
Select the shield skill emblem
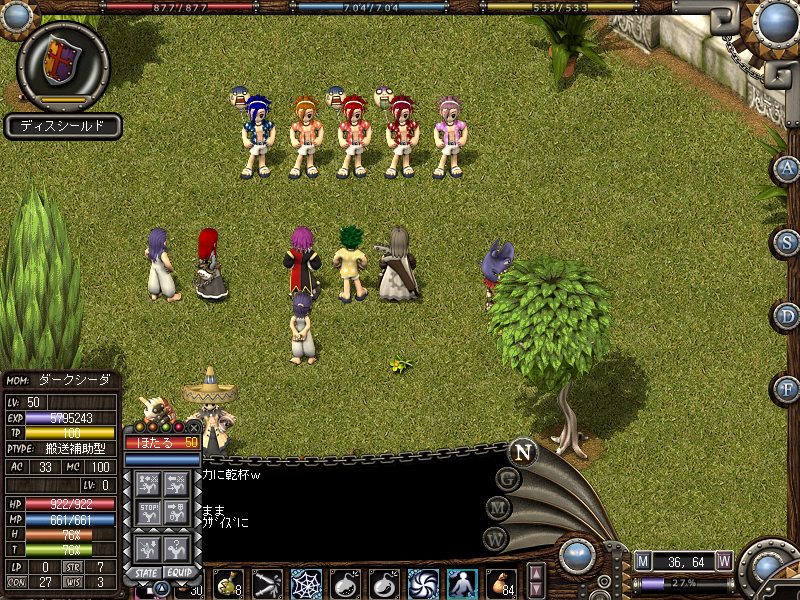click(62, 64)
